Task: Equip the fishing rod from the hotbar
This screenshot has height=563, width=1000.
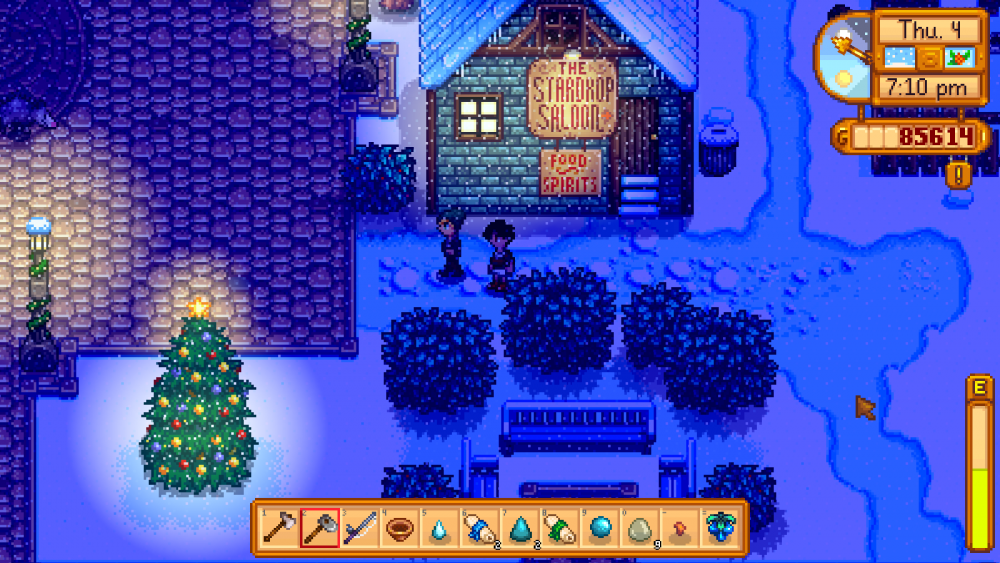Action: click(x=359, y=526)
